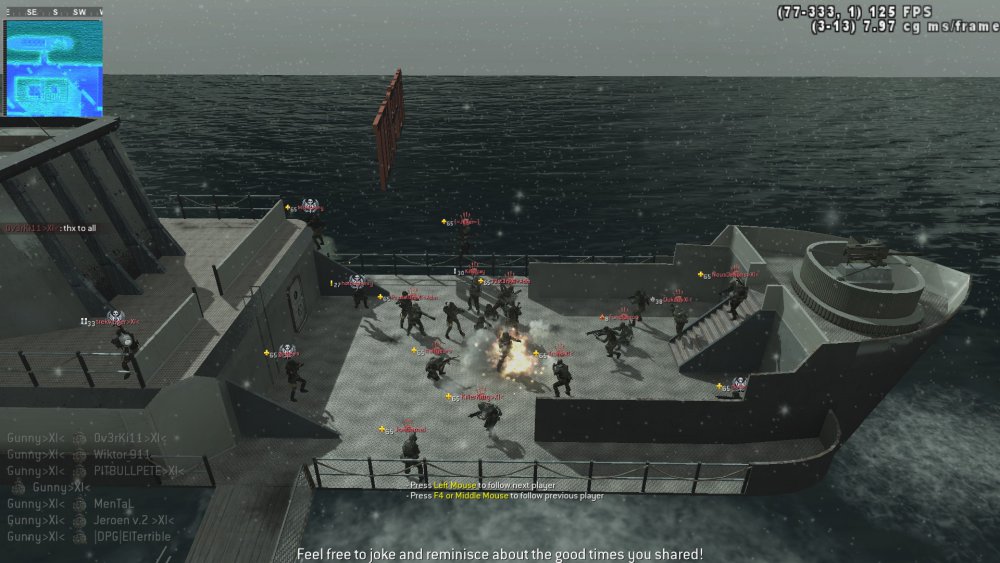Click the compass heading strip

point(54,11)
